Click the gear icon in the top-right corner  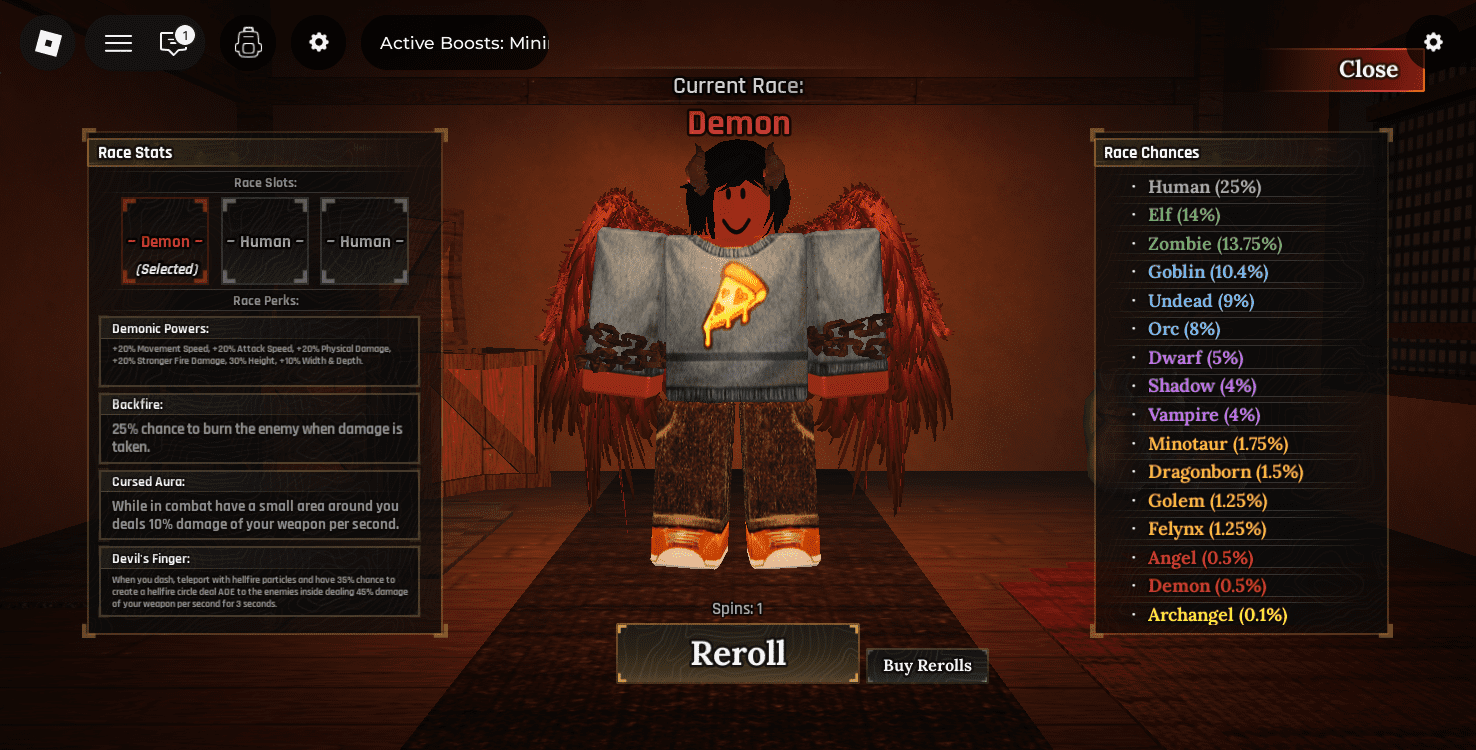tap(1433, 42)
